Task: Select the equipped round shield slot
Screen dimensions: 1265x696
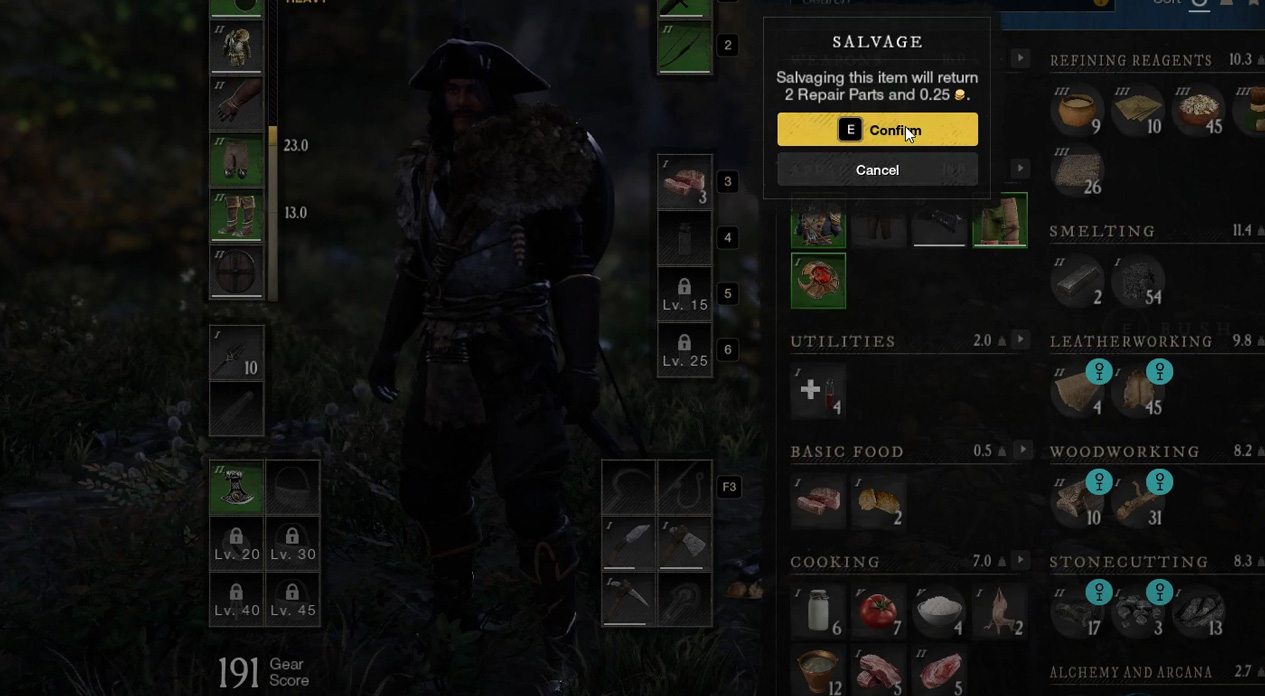Action: pos(236,271)
